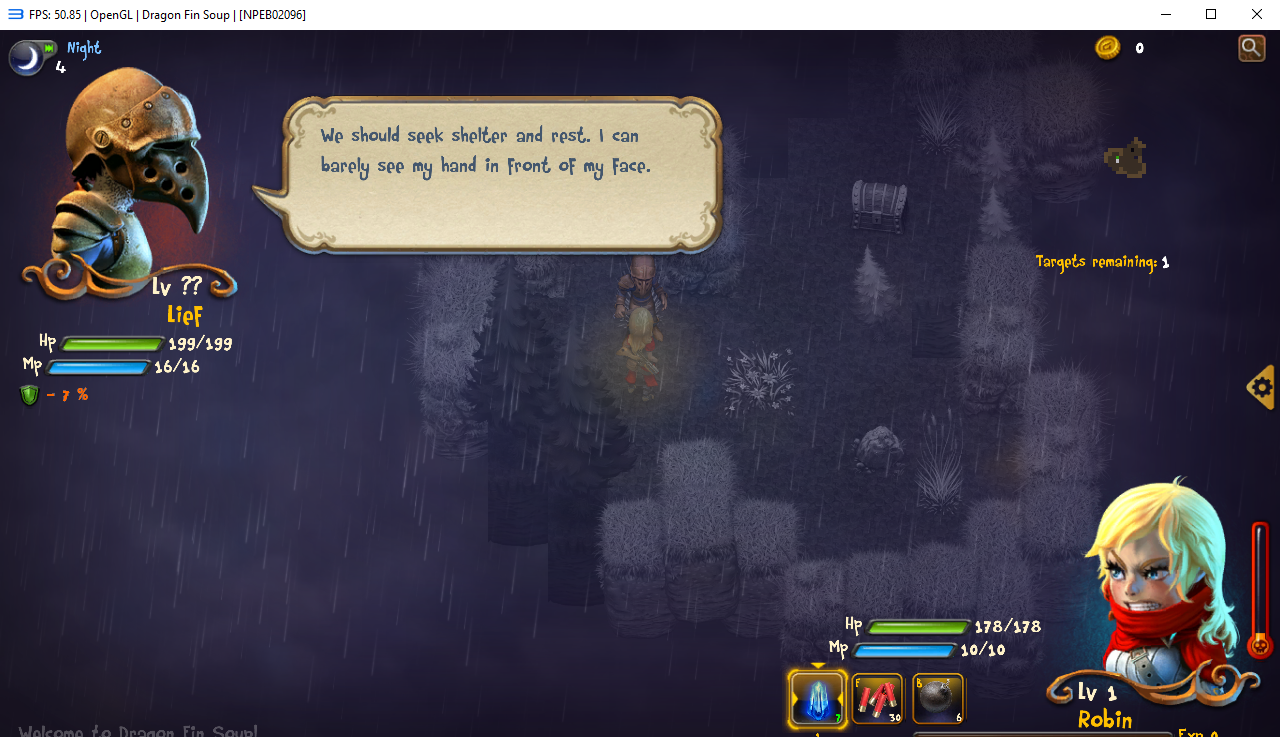Click the gold coin currency icon

1107,47
